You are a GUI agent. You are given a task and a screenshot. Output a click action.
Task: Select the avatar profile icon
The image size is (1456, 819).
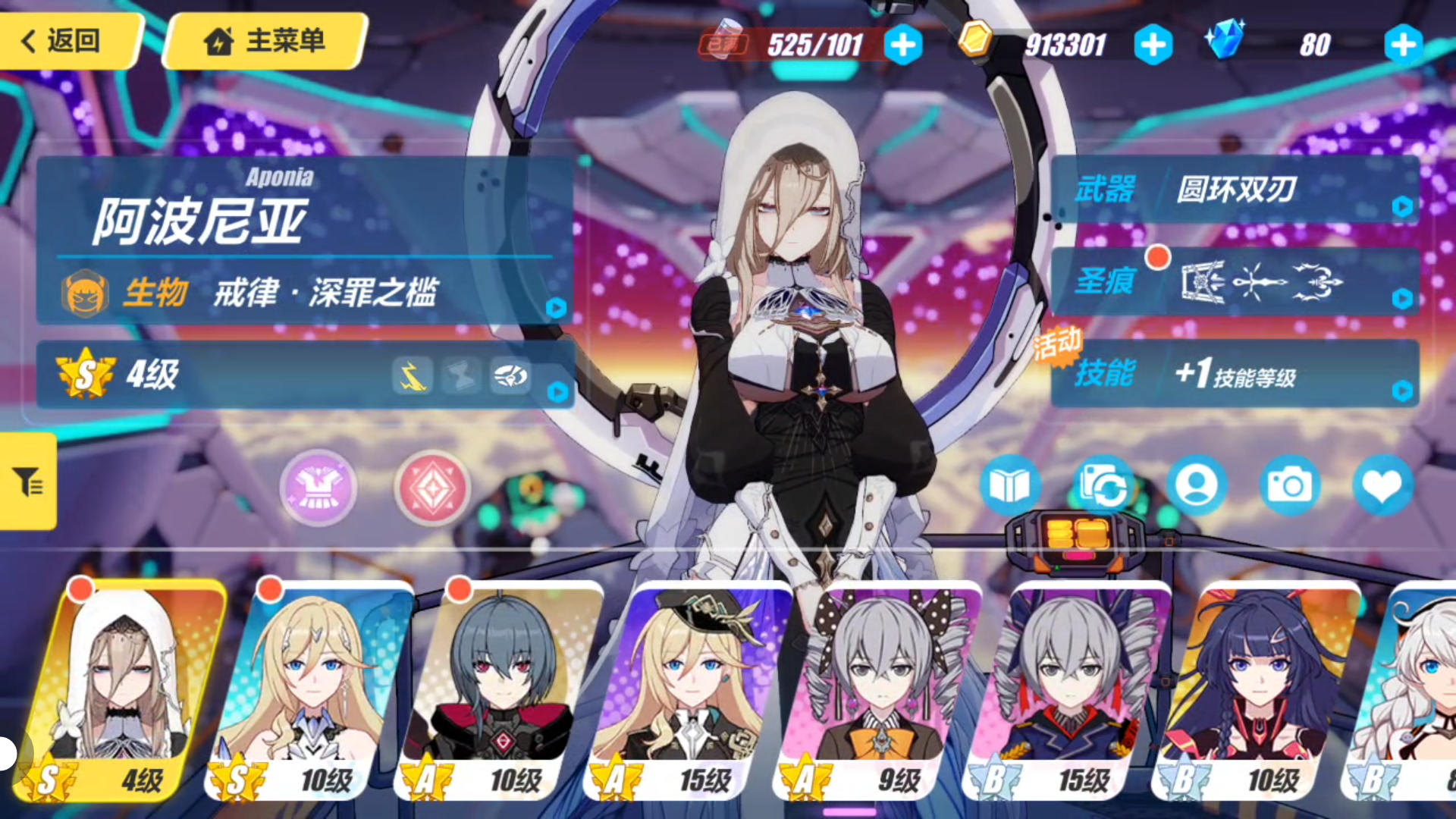[1197, 486]
